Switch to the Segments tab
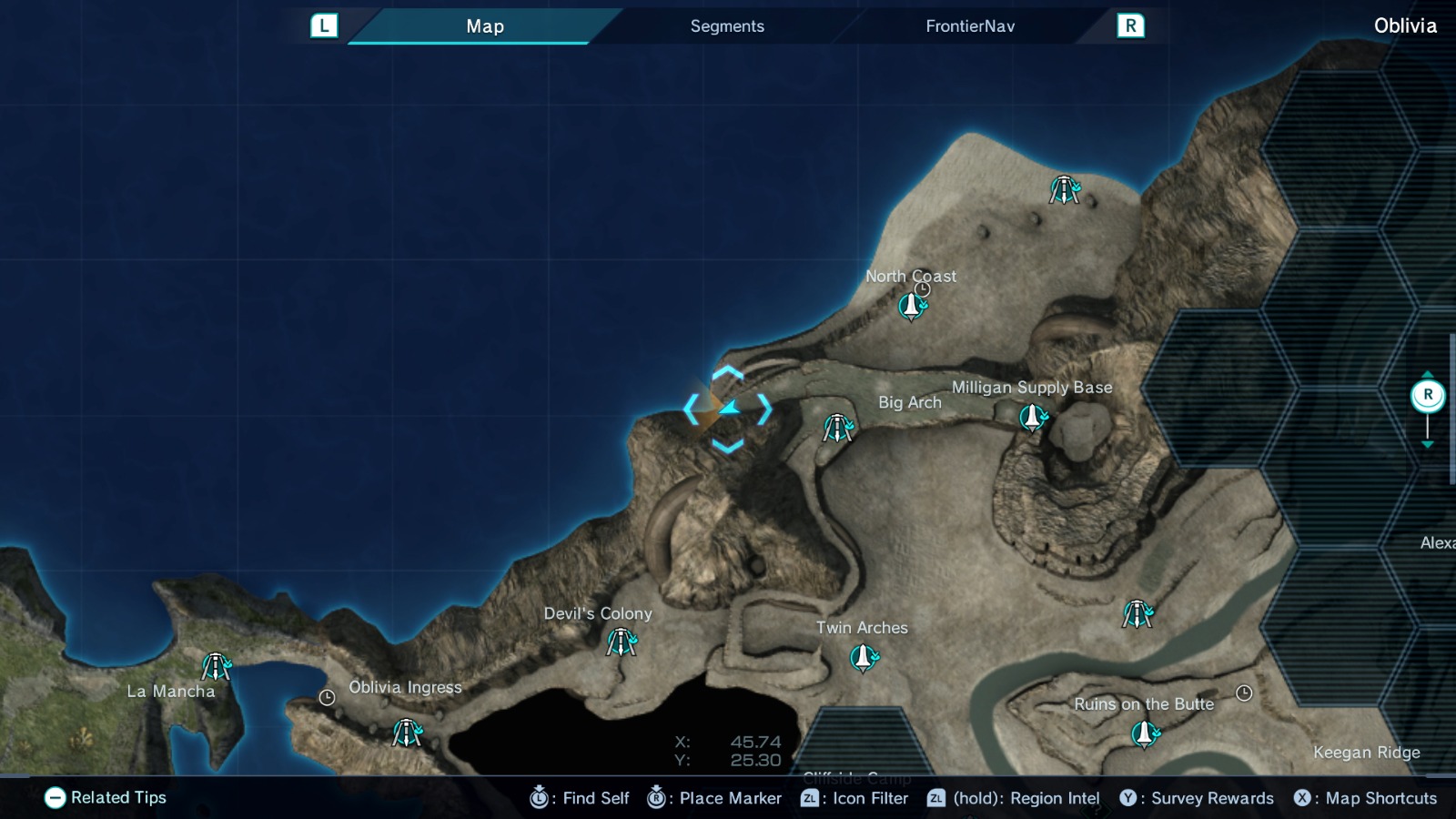 (x=726, y=25)
